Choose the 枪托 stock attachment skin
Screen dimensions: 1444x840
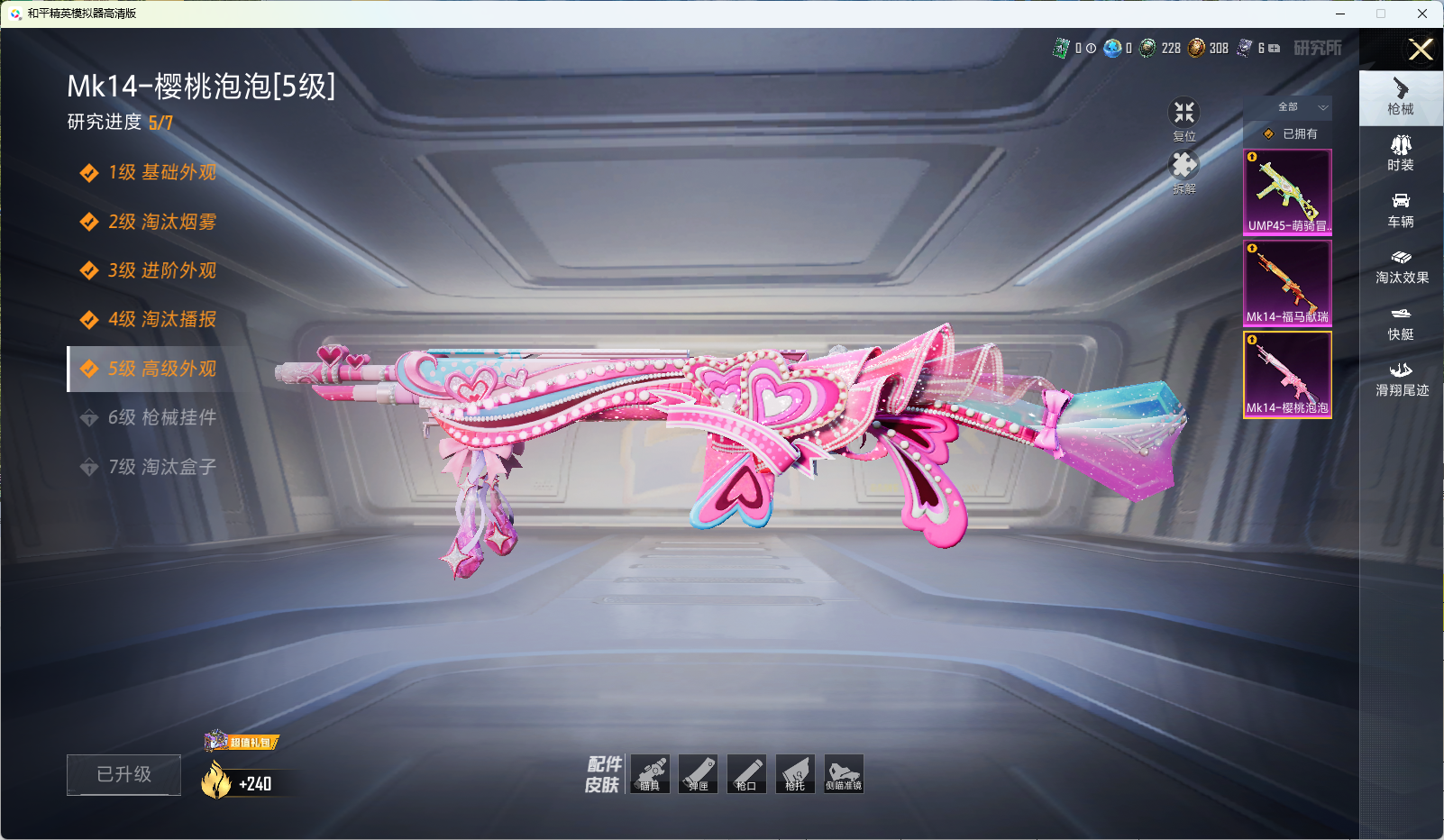tap(795, 774)
